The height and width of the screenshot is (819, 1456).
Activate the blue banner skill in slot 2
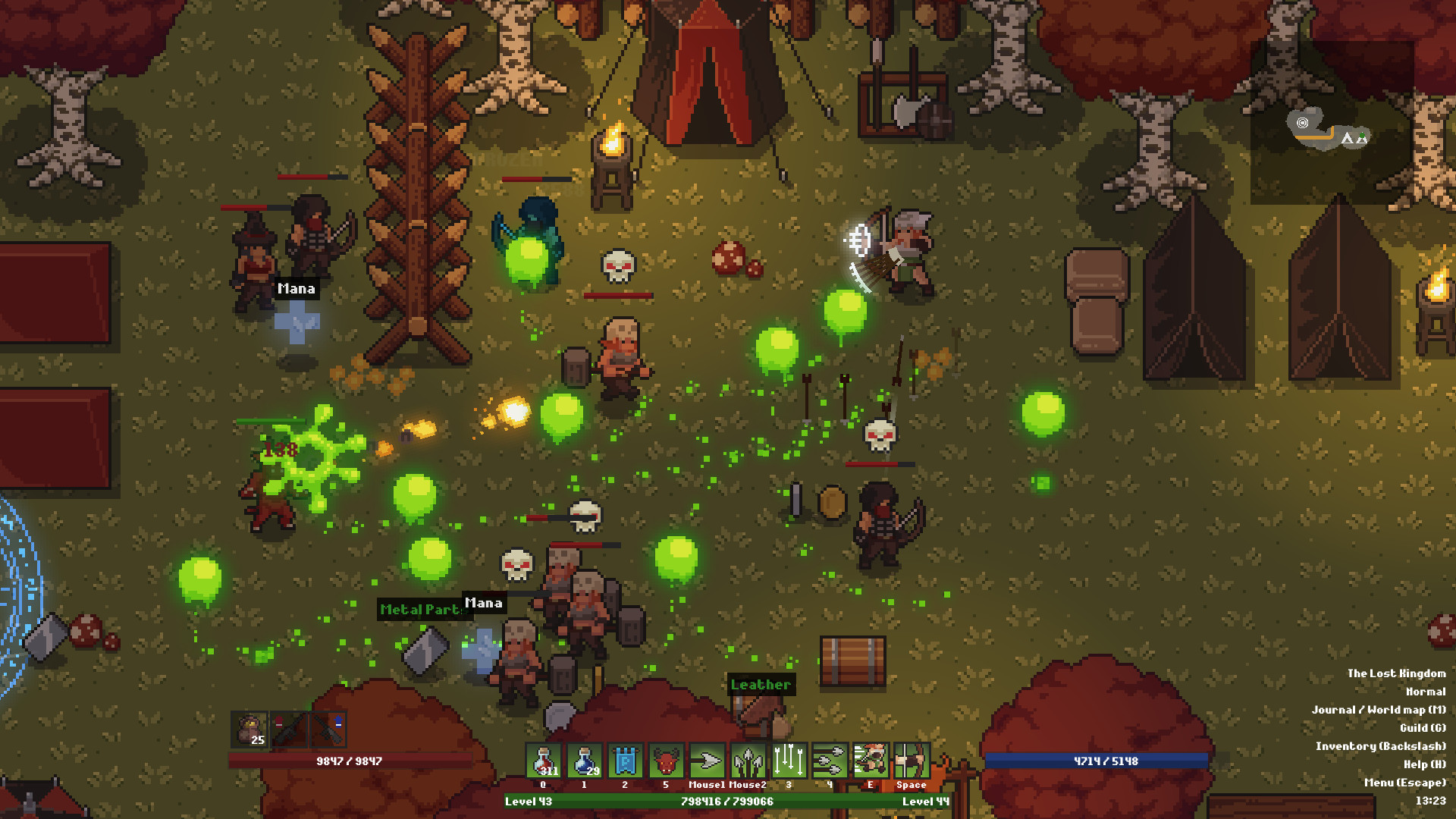(x=624, y=762)
